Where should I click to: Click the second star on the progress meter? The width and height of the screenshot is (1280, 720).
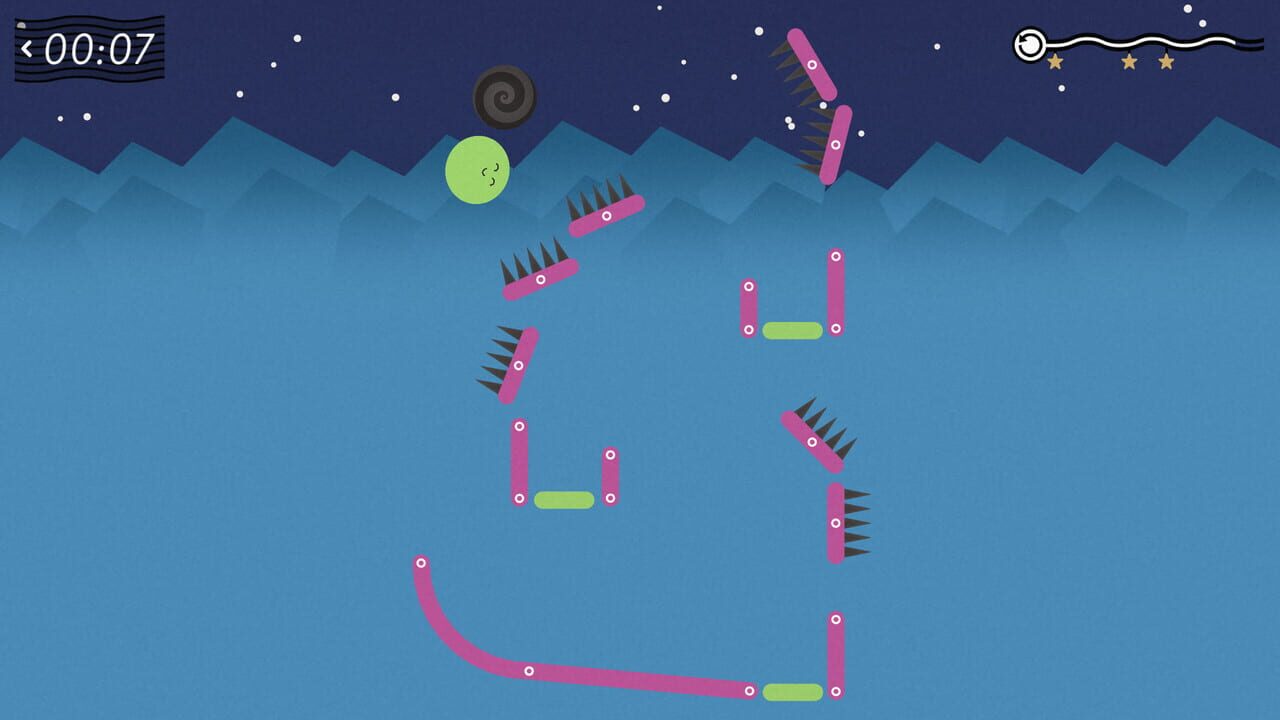[1130, 61]
